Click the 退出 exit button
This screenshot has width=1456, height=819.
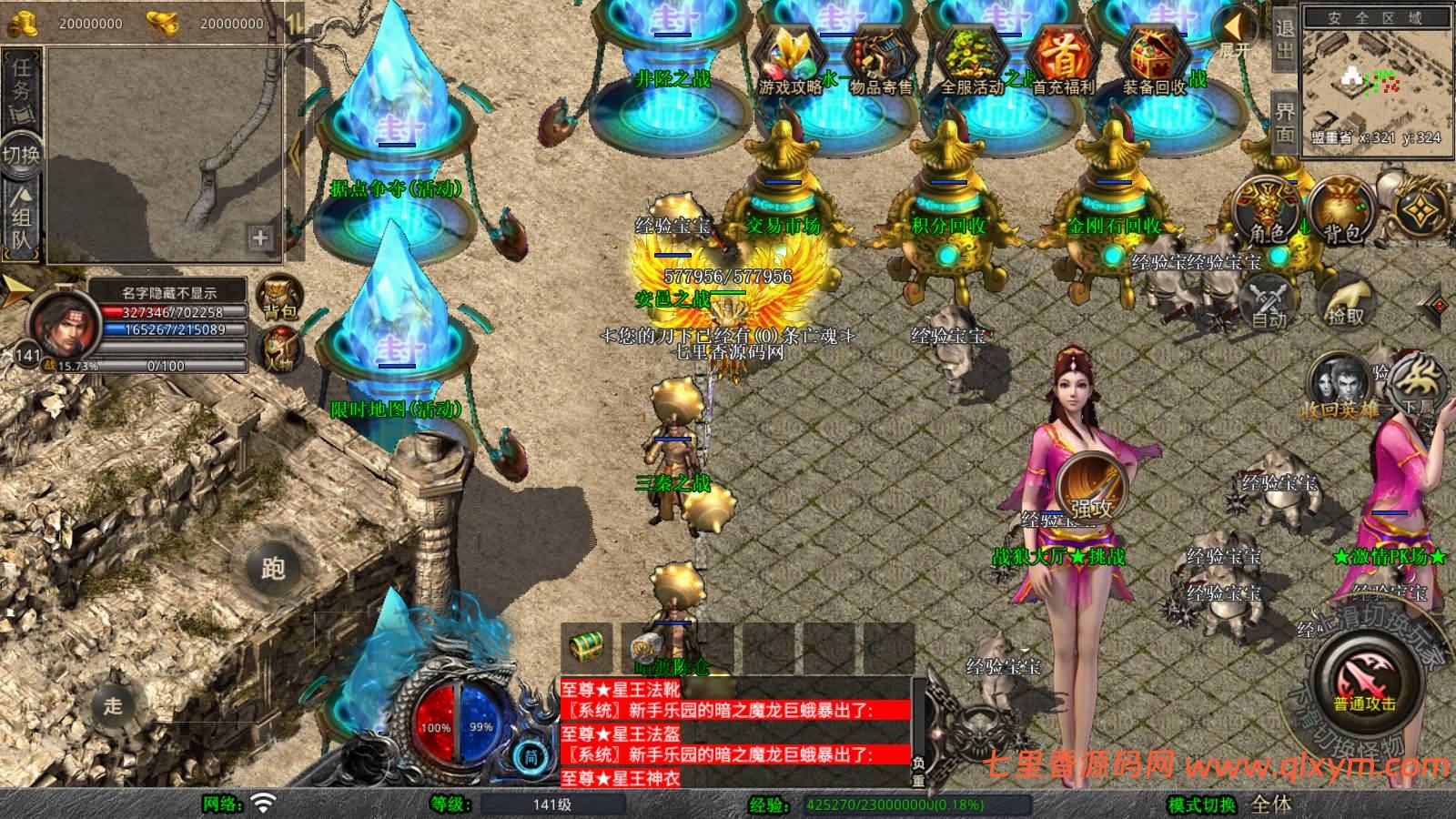click(1284, 38)
